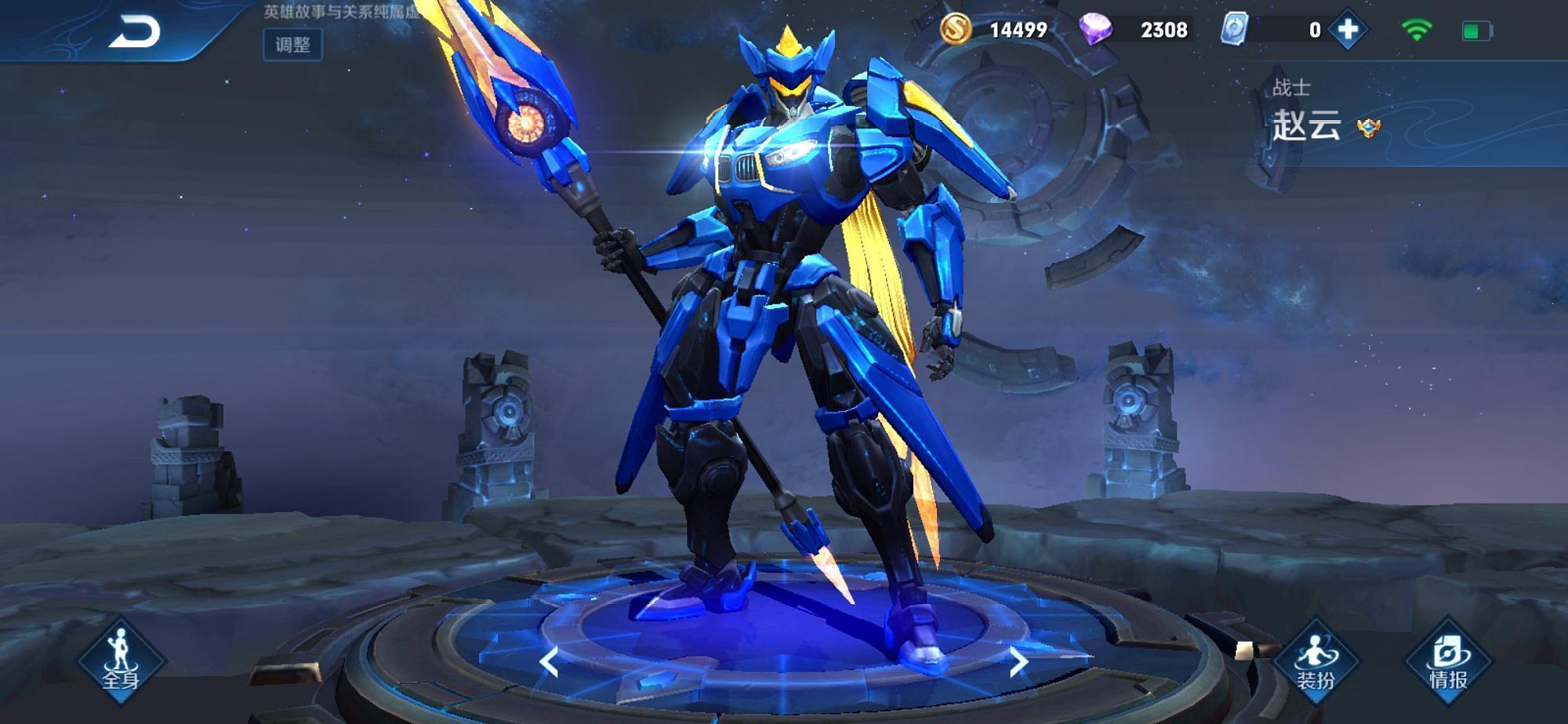Tap the purple diamond currency icon
This screenshot has width=1568, height=724.
tap(1095, 30)
